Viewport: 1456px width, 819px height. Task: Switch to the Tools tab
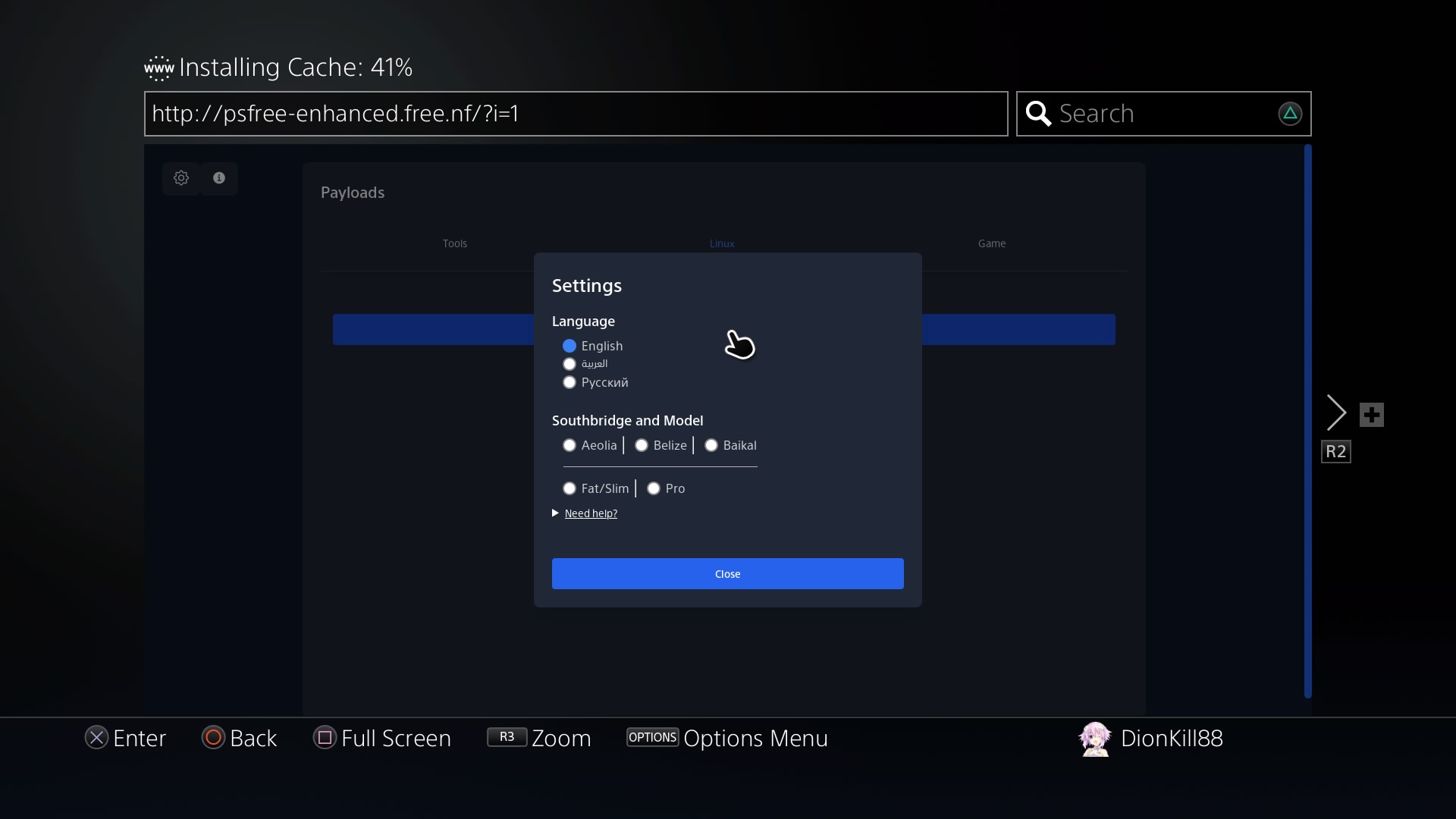pyautogui.click(x=455, y=243)
